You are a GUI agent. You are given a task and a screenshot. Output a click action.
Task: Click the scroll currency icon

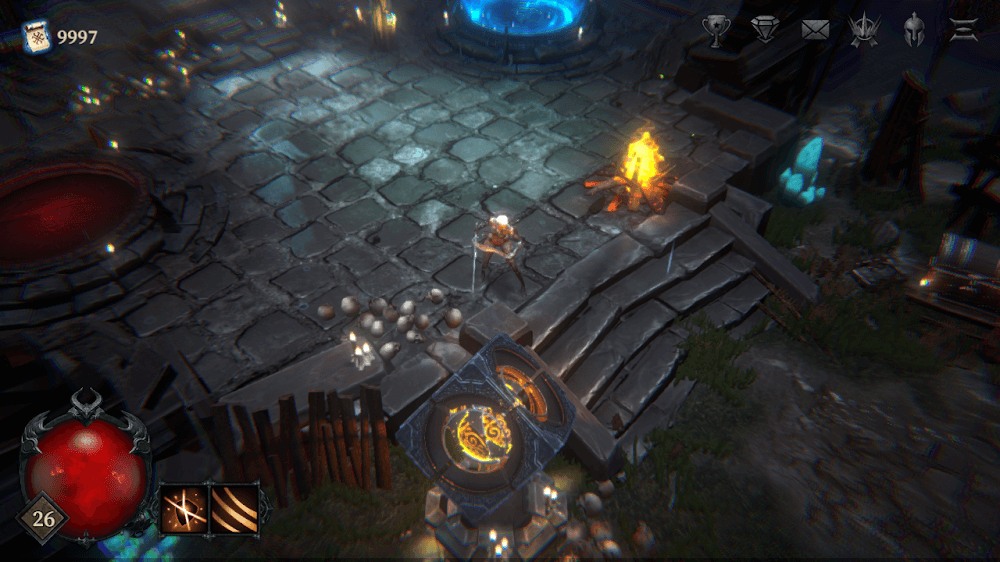pos(37,38)
